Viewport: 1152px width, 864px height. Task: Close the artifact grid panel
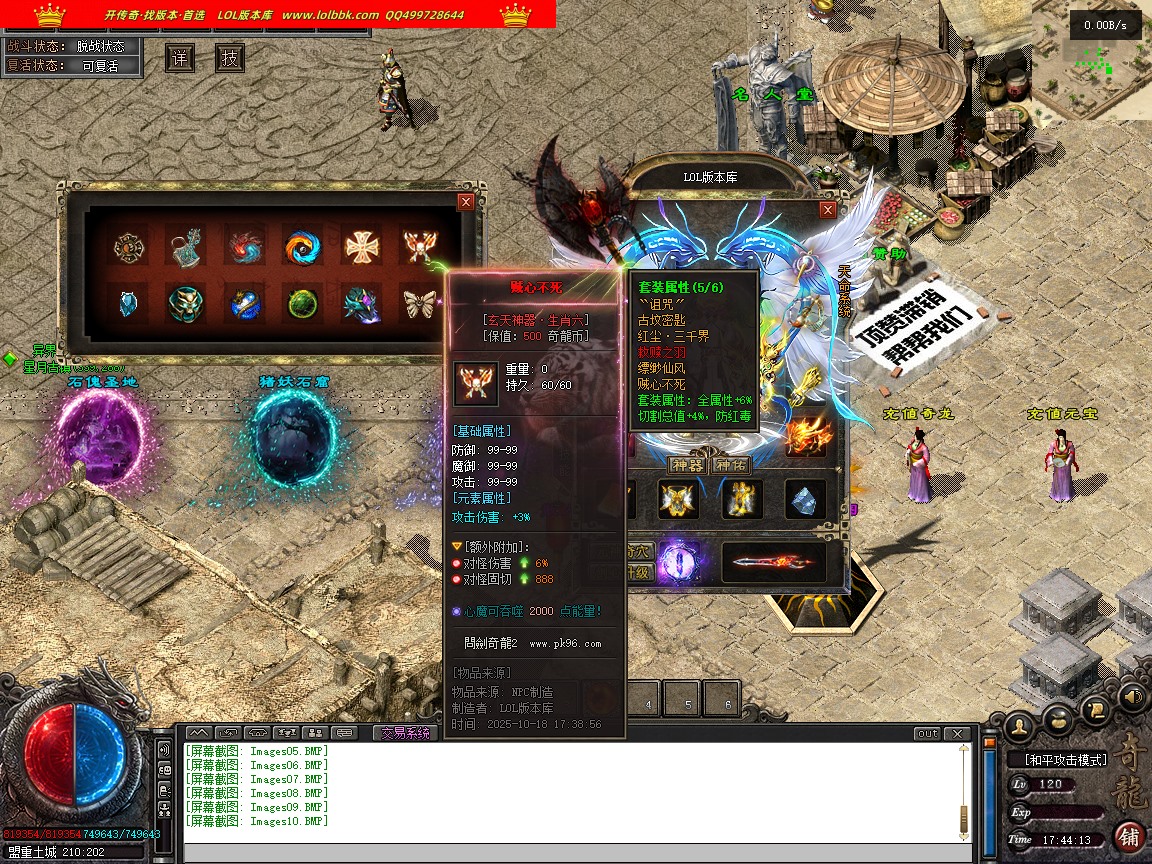pyautogui.click(x=465, y=202)
